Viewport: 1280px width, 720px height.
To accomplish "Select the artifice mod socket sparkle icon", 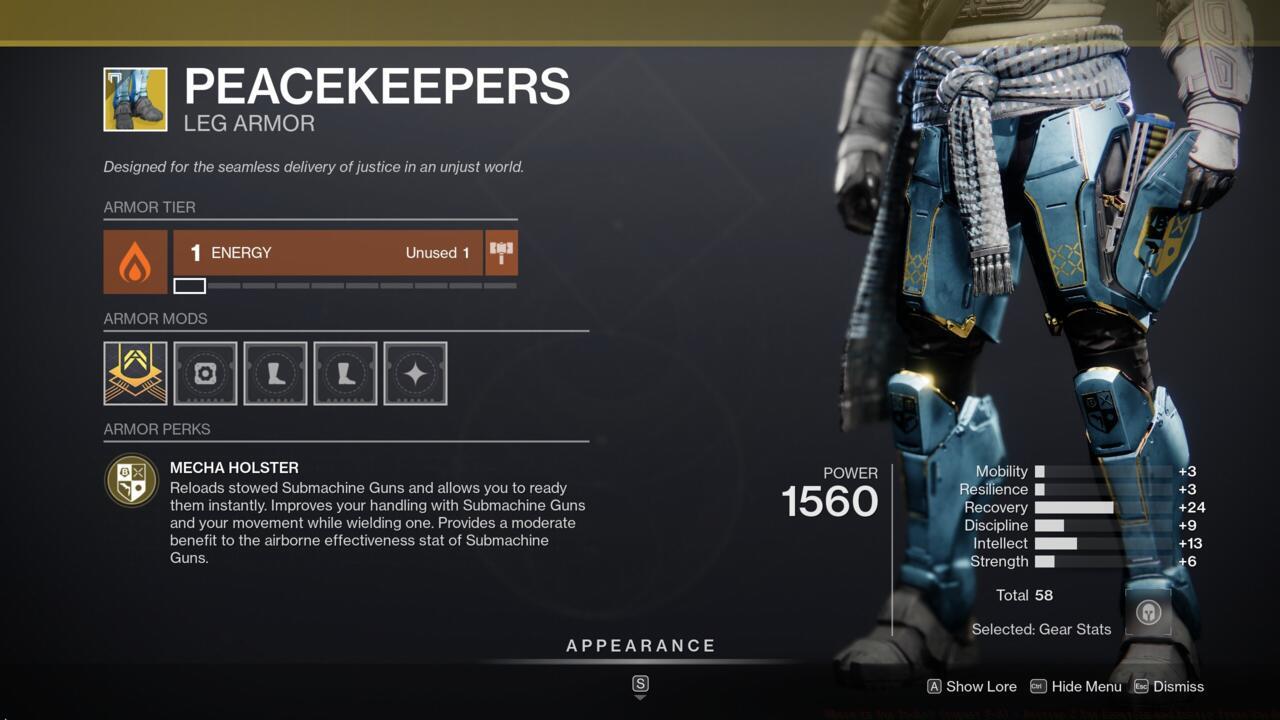I will tap(415, 373).
